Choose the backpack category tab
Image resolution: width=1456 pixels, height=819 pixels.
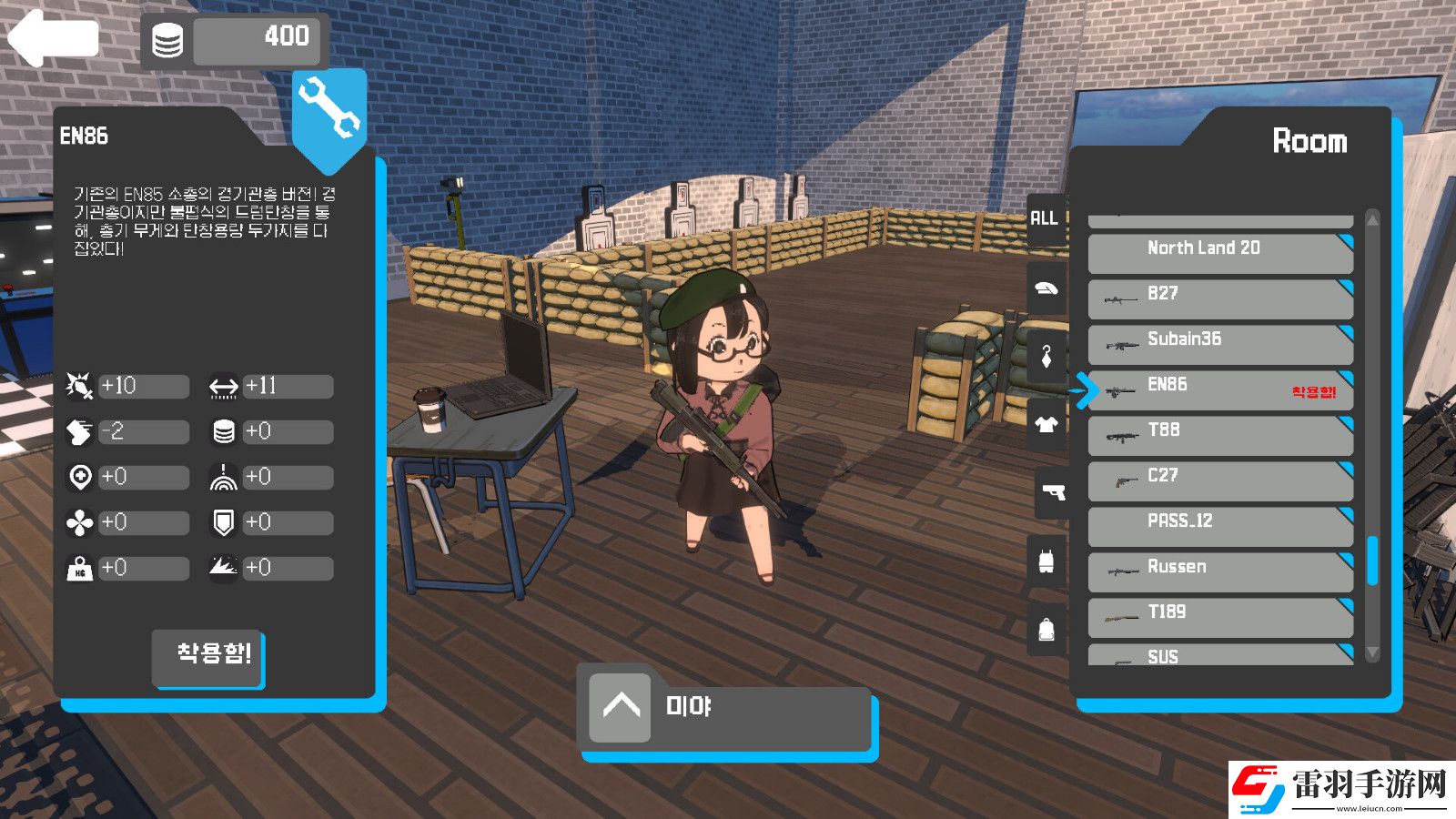coord(1046,629)
